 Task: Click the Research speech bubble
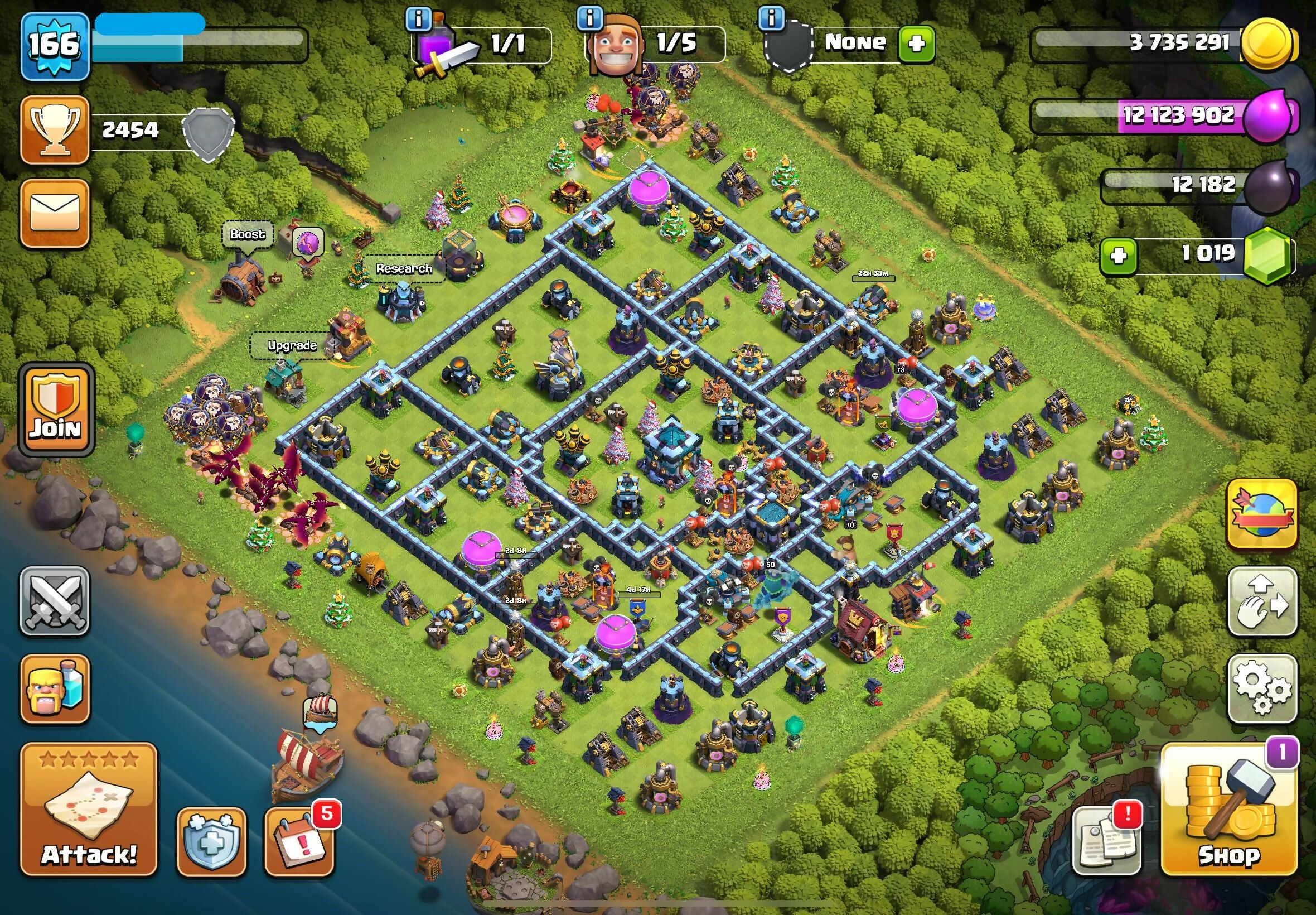pyautogui.click(x=404, y=268)
